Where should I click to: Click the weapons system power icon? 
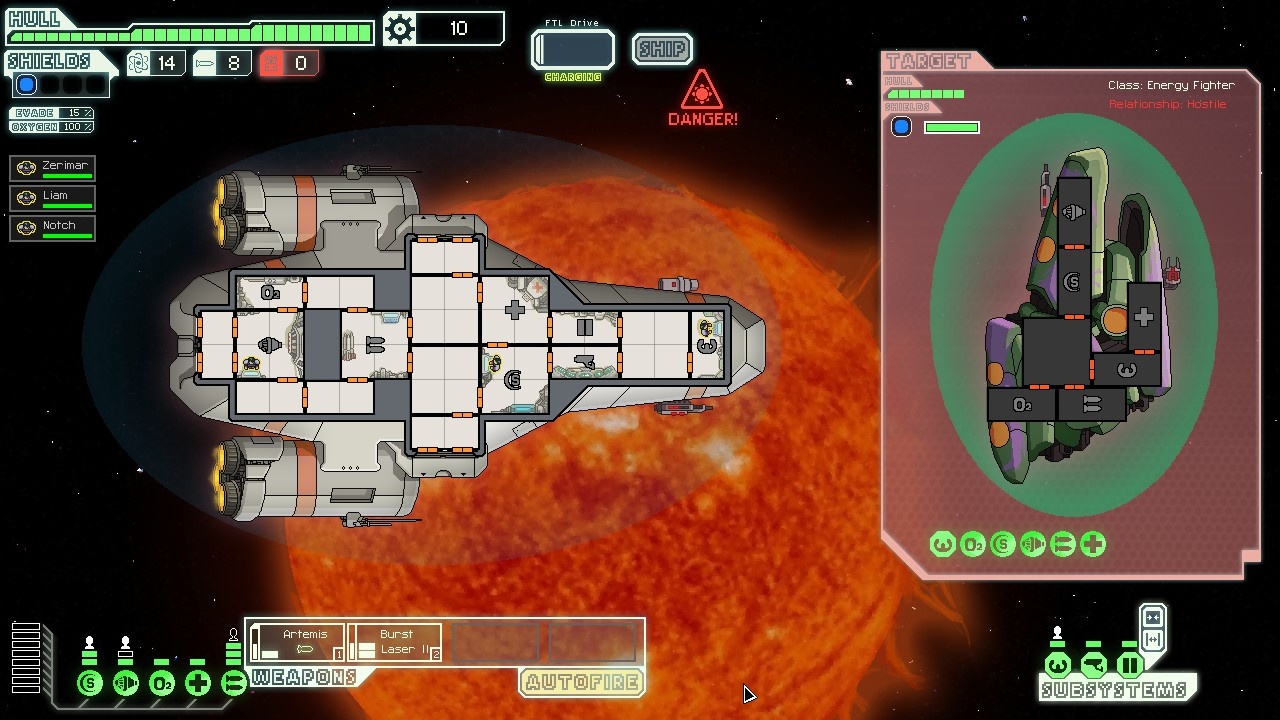coord(233,684)
